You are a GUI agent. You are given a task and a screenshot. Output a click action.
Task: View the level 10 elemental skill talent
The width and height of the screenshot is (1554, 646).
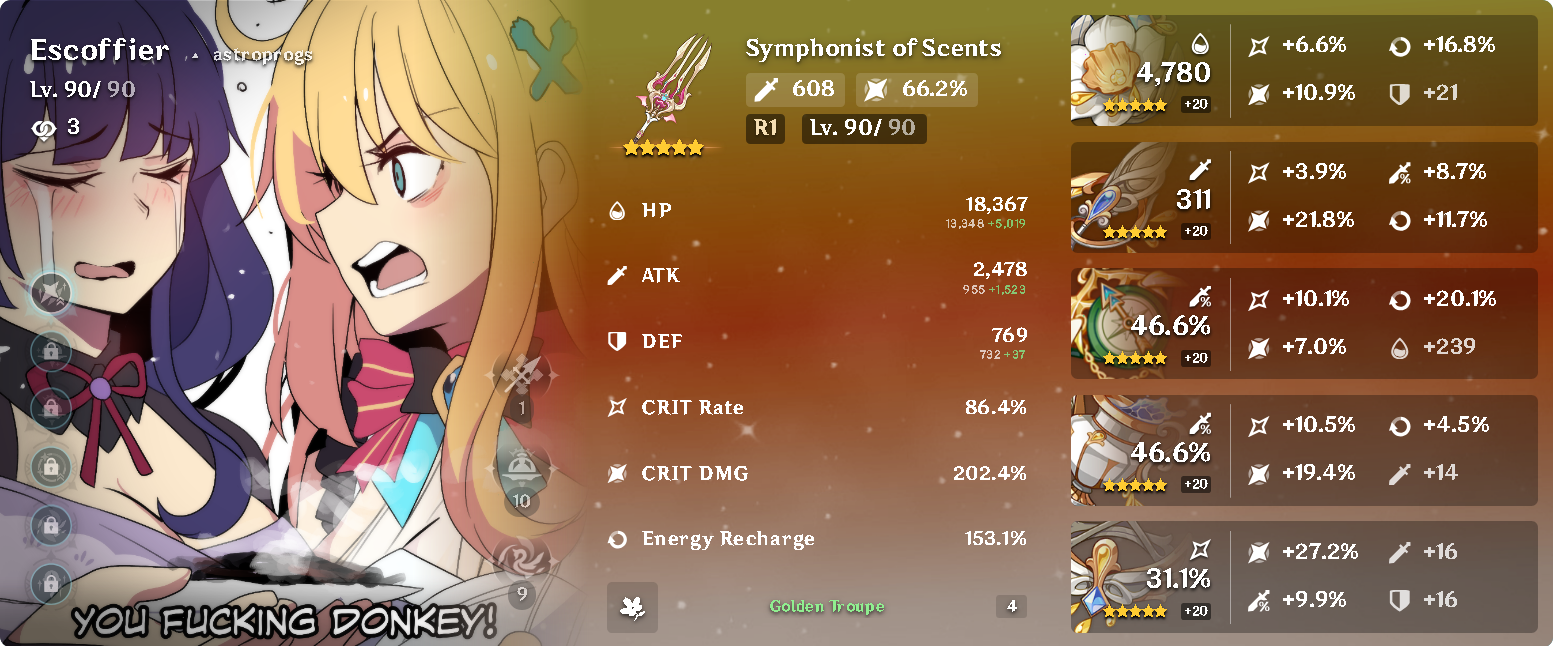[x=521, y=469]
